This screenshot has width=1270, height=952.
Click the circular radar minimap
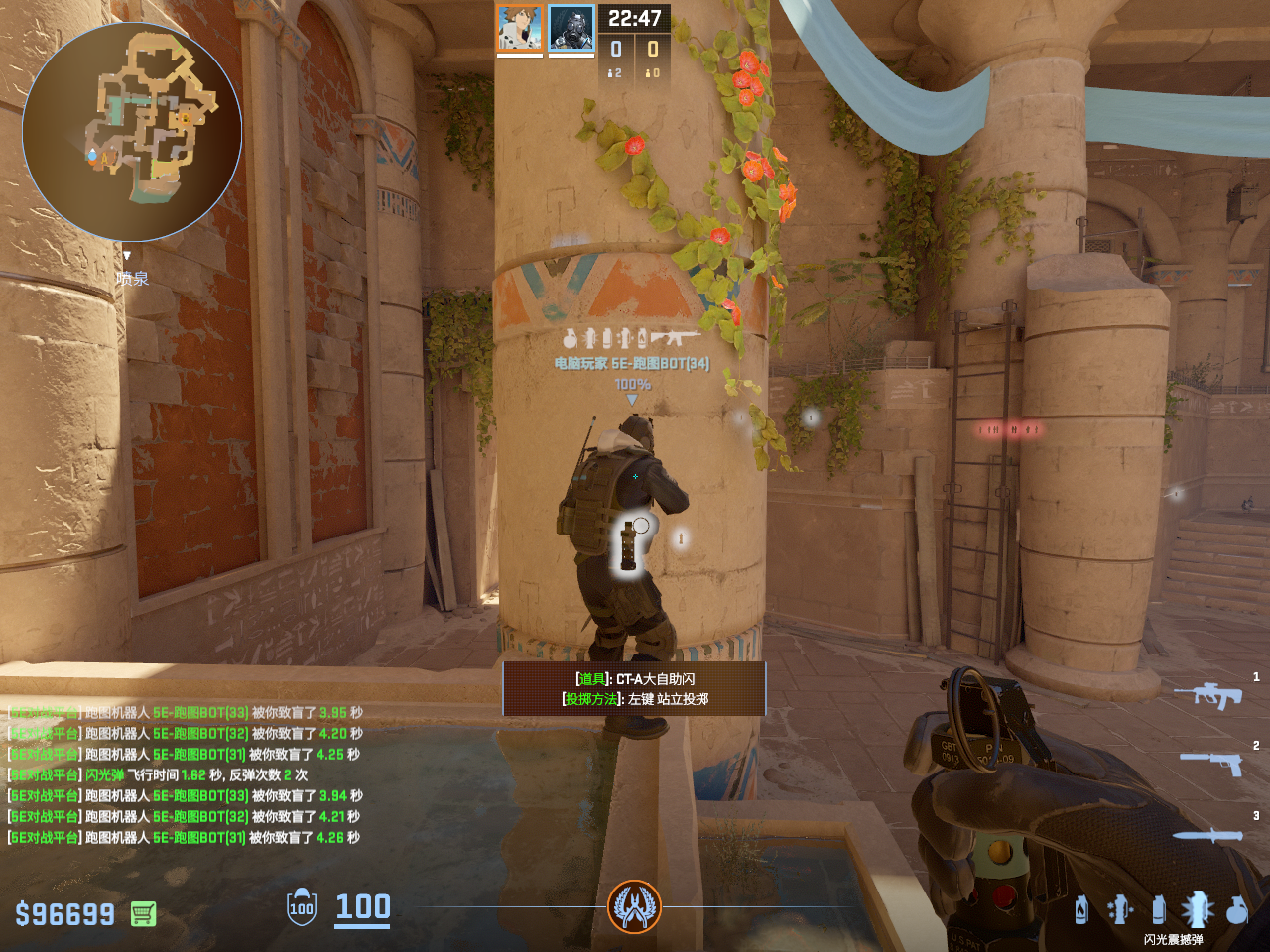click(132, 132)
